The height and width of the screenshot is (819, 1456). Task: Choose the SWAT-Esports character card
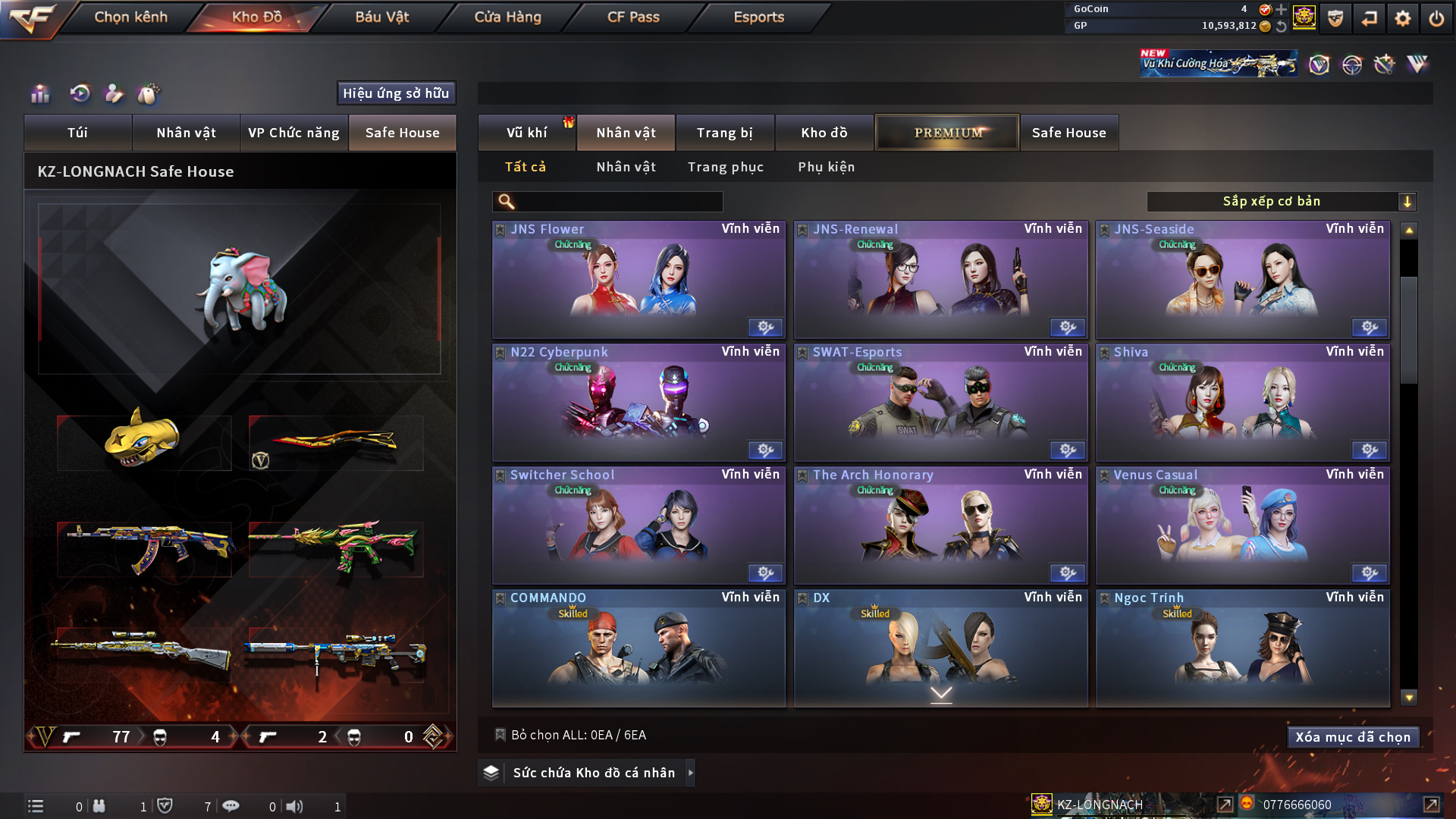coord(940,403)
